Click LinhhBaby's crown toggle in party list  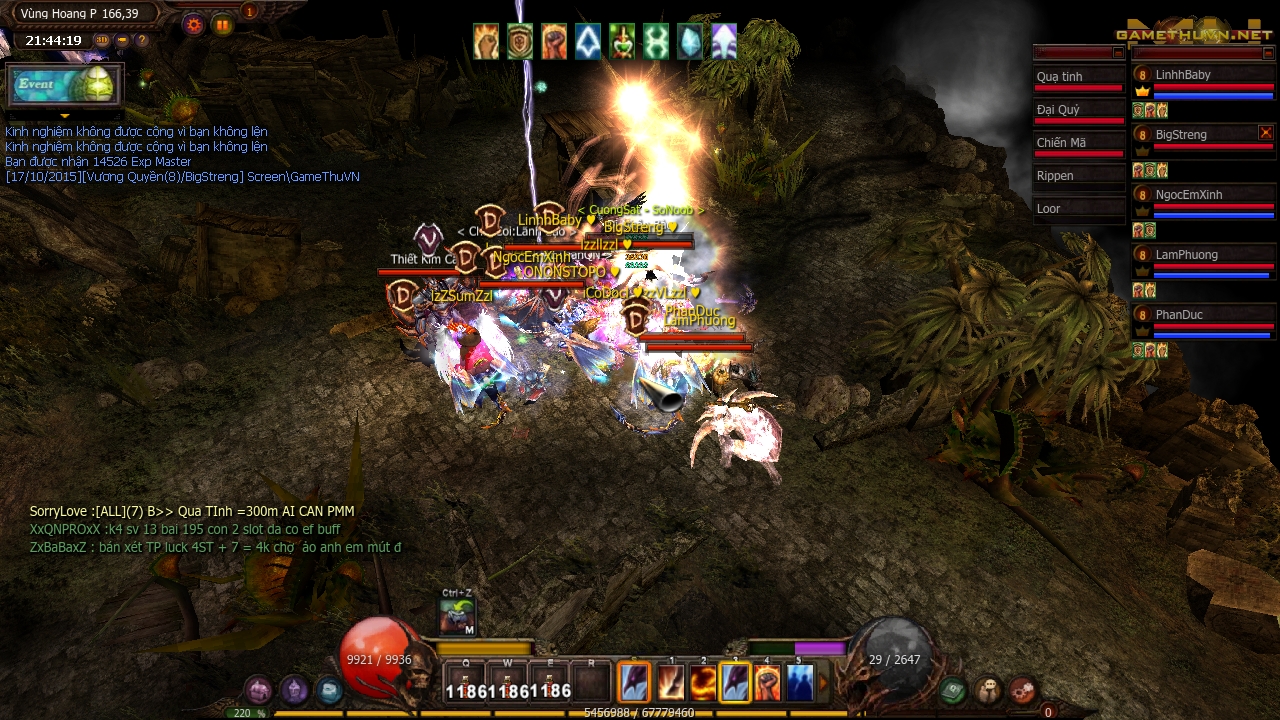1142,91
